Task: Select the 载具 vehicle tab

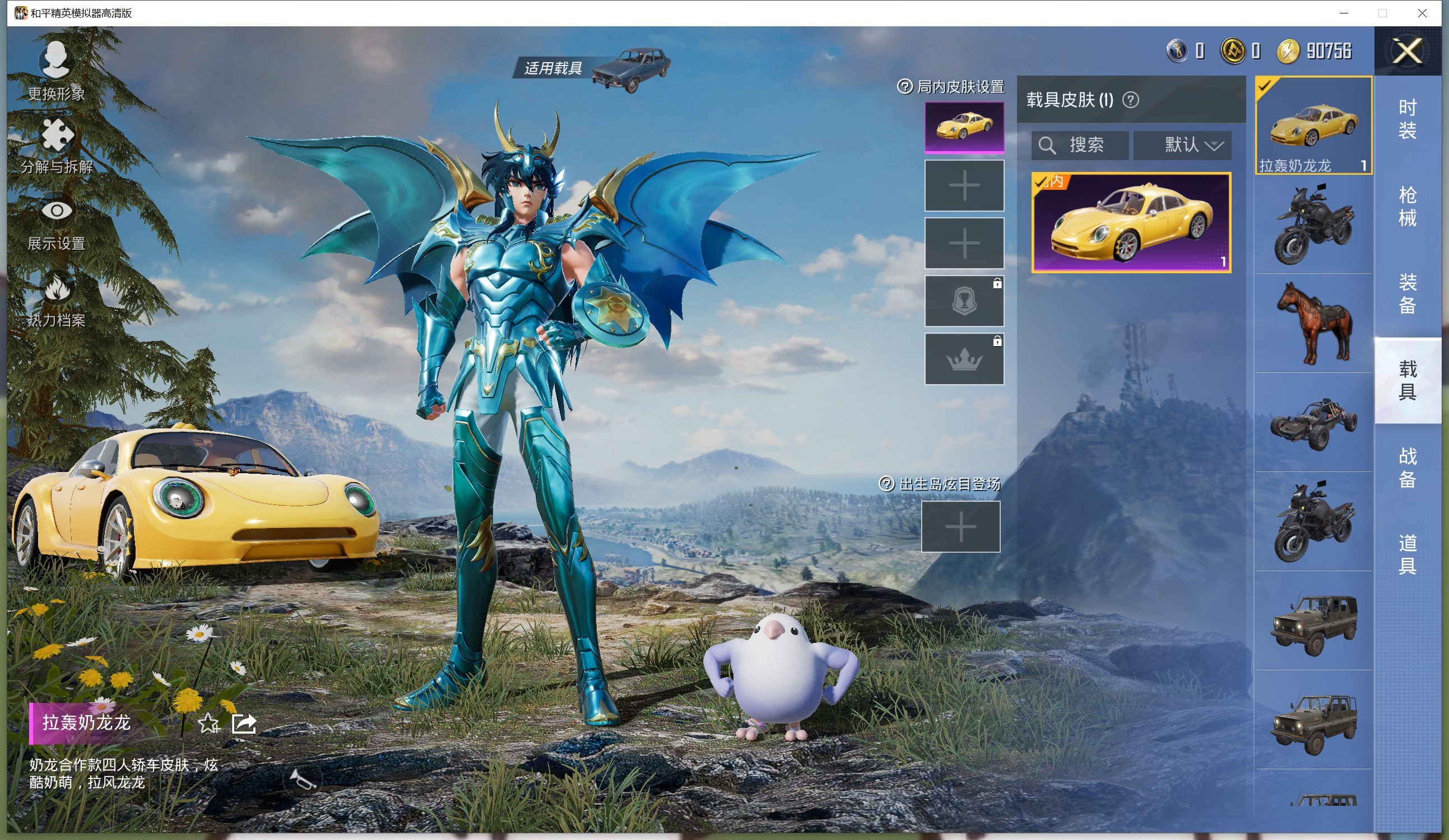Action: tap(1407, 380)
